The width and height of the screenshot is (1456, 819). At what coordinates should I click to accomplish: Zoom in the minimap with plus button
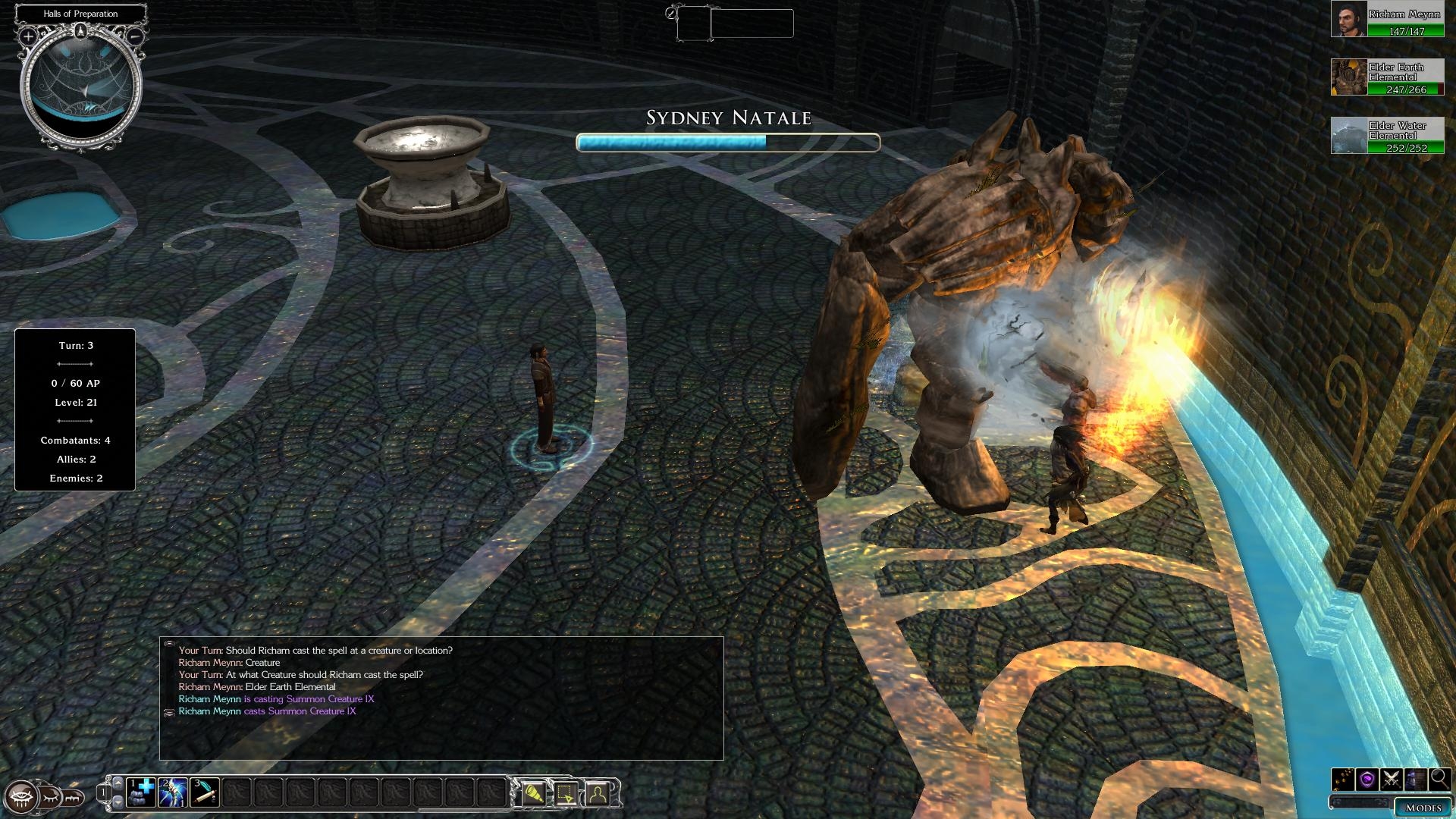(x=28, y=36)
